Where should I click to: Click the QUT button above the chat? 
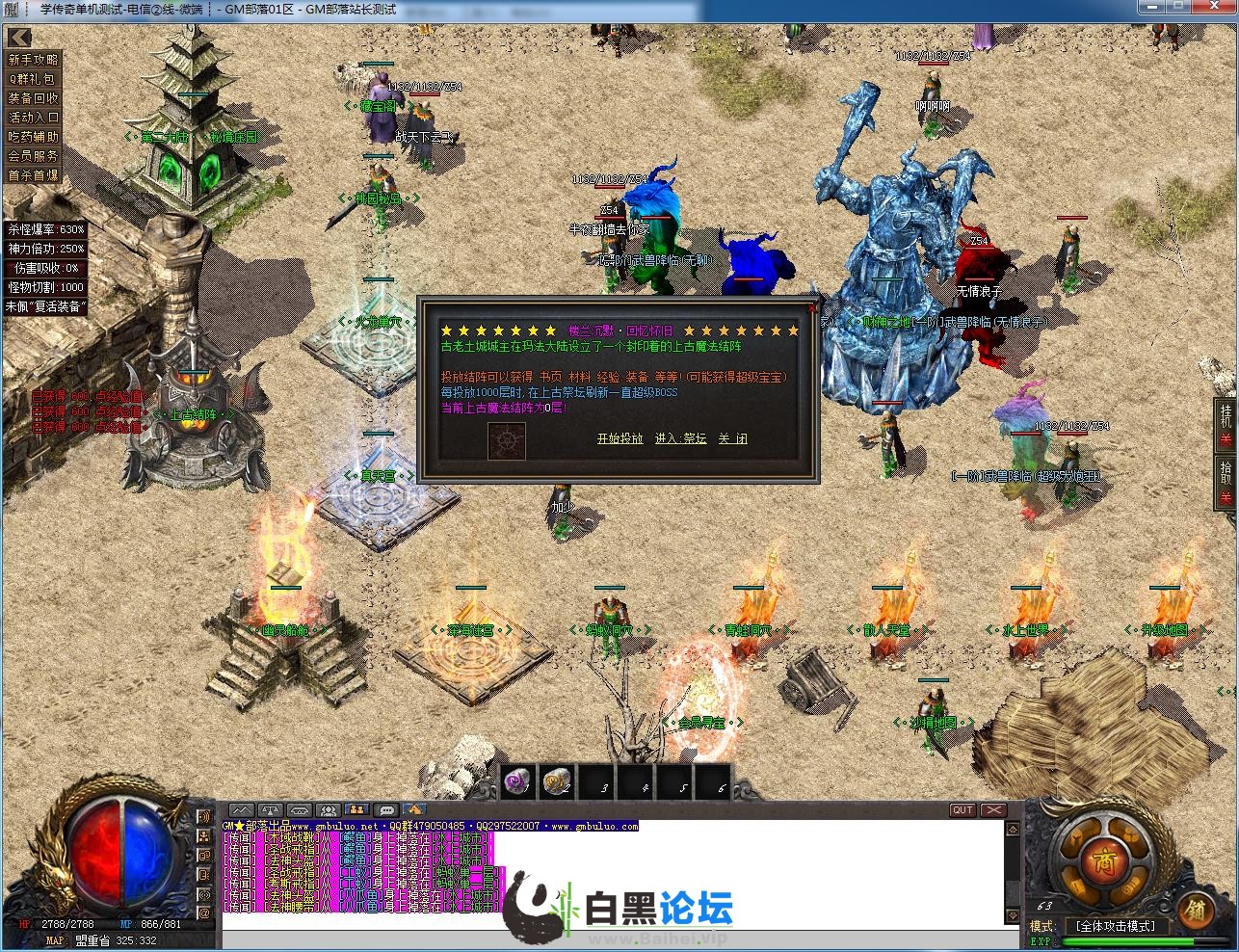point(962,810)
